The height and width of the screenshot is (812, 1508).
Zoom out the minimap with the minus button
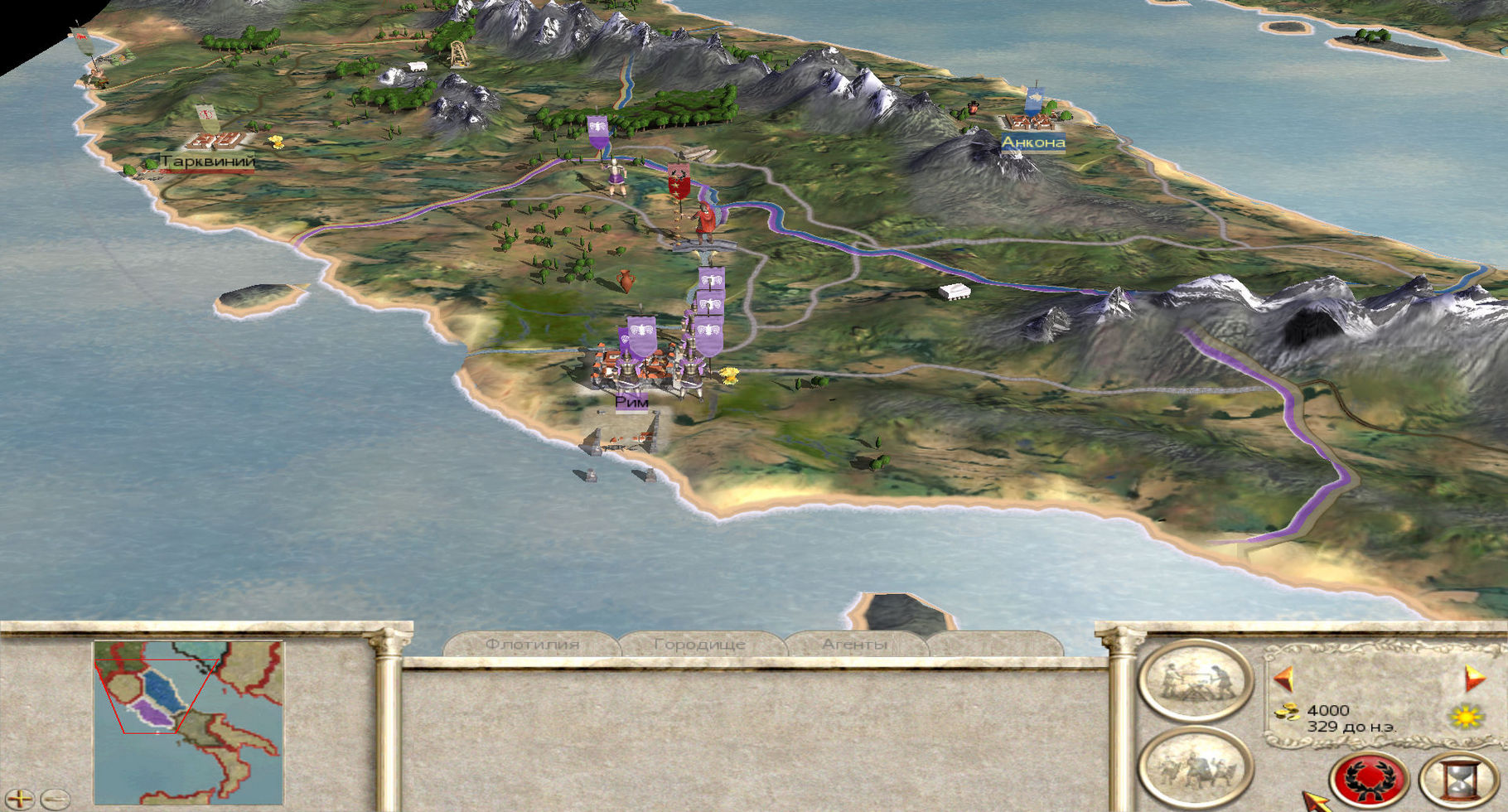tap(55, 800)
